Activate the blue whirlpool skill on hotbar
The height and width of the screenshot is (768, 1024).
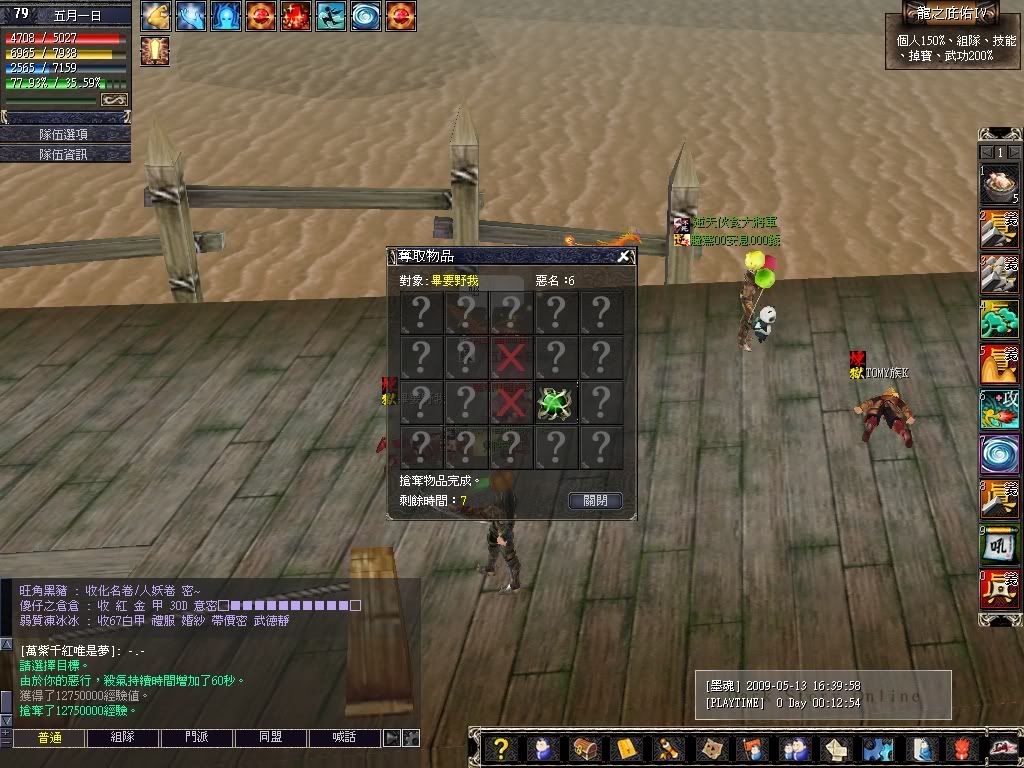click(x=999, y=454)
